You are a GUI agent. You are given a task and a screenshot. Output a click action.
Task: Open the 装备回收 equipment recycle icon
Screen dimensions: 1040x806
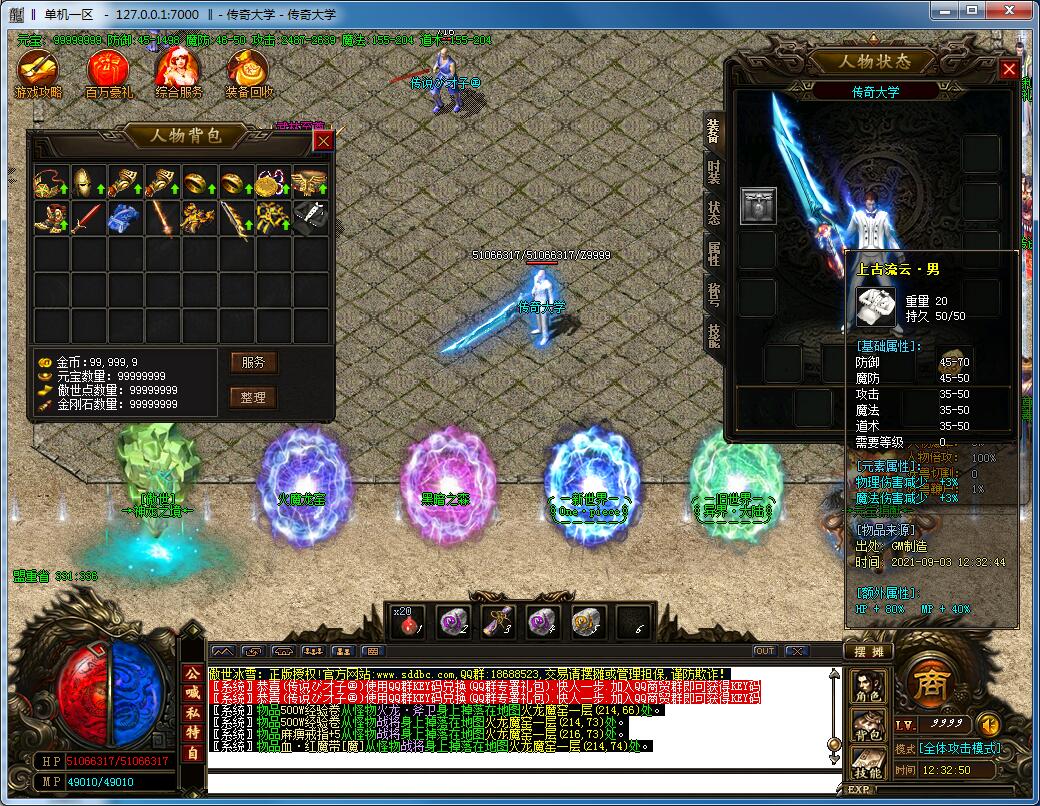click(248, 73)
